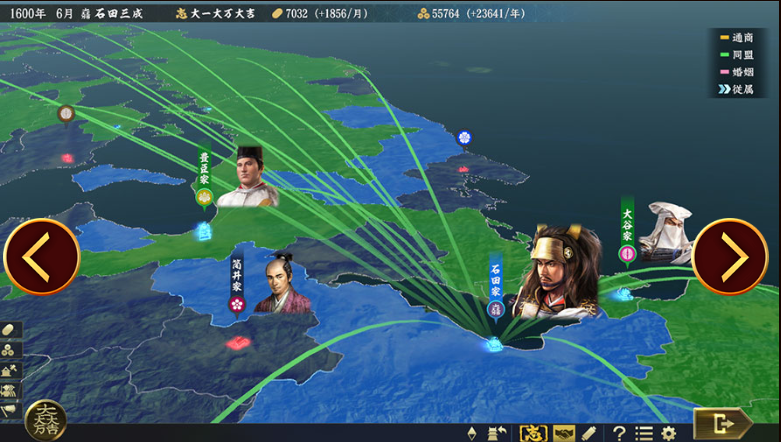
Task: Click the left arrow navigation button
Action: point(41,257)
